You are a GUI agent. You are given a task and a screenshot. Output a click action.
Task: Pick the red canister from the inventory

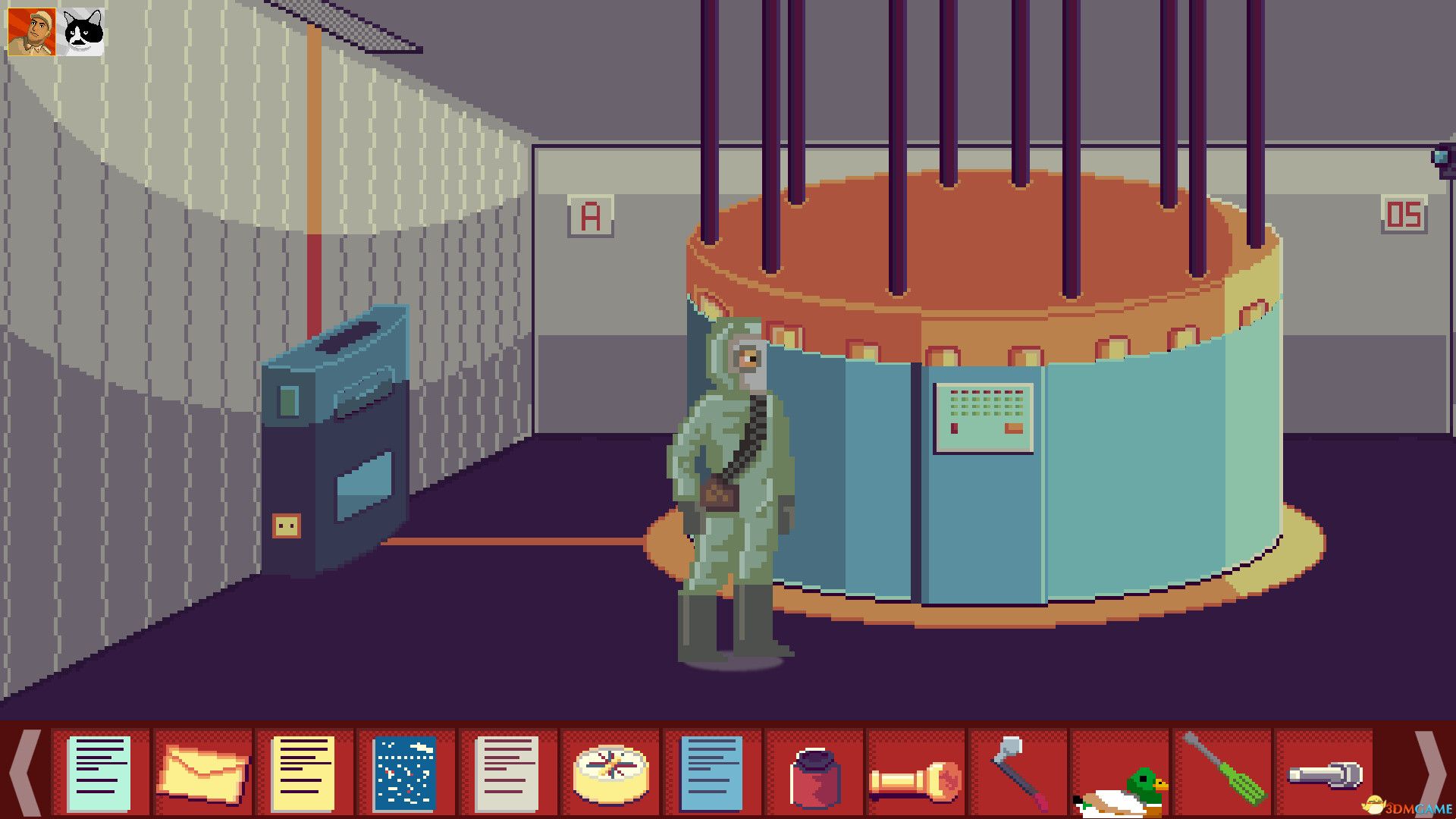click(815, 773)
